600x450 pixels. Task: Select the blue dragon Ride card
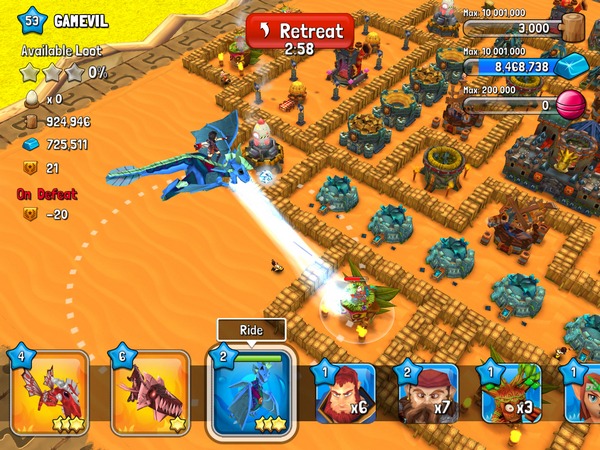250,390
